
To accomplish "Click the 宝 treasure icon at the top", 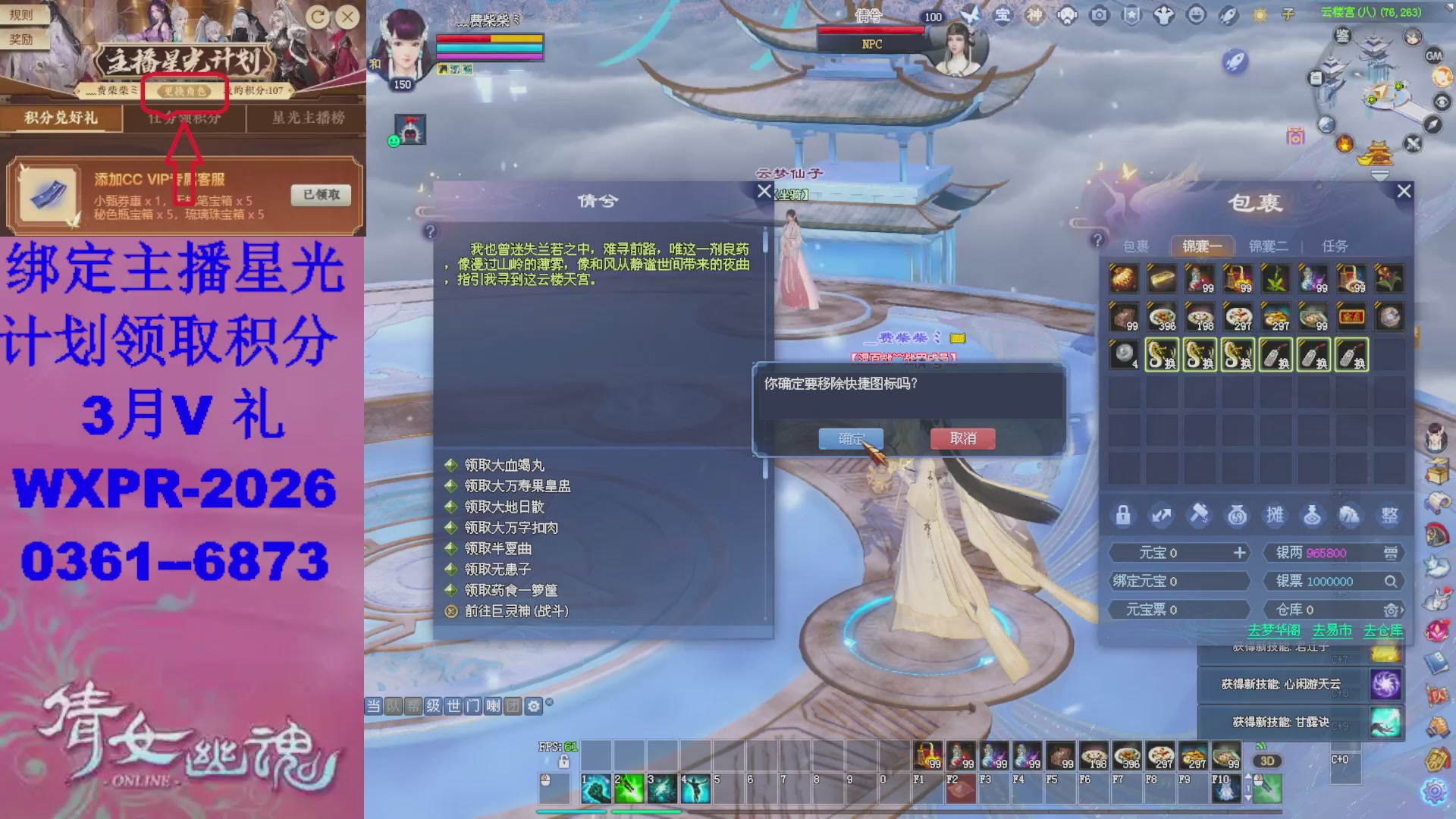I will pyautogui.click(x=1003, y=14).
